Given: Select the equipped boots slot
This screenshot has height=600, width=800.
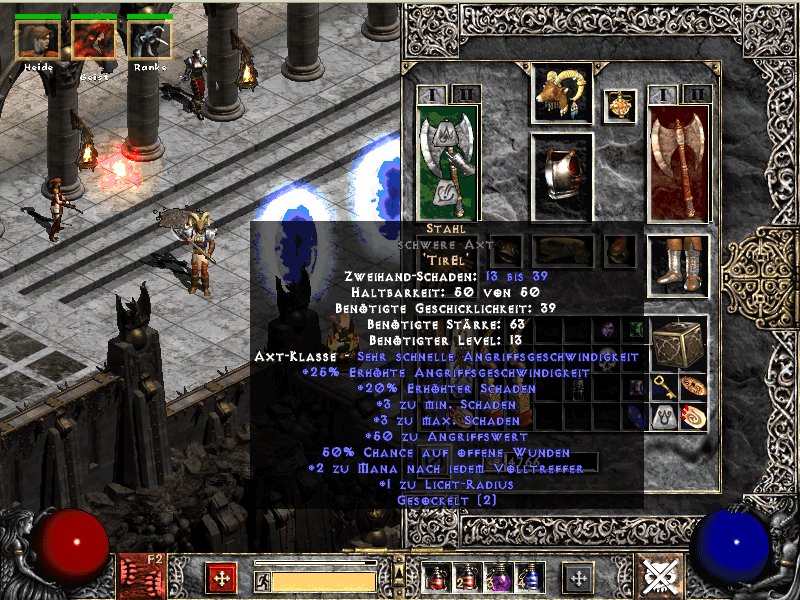Looking at the screenshot, I should tap(679, 266).
